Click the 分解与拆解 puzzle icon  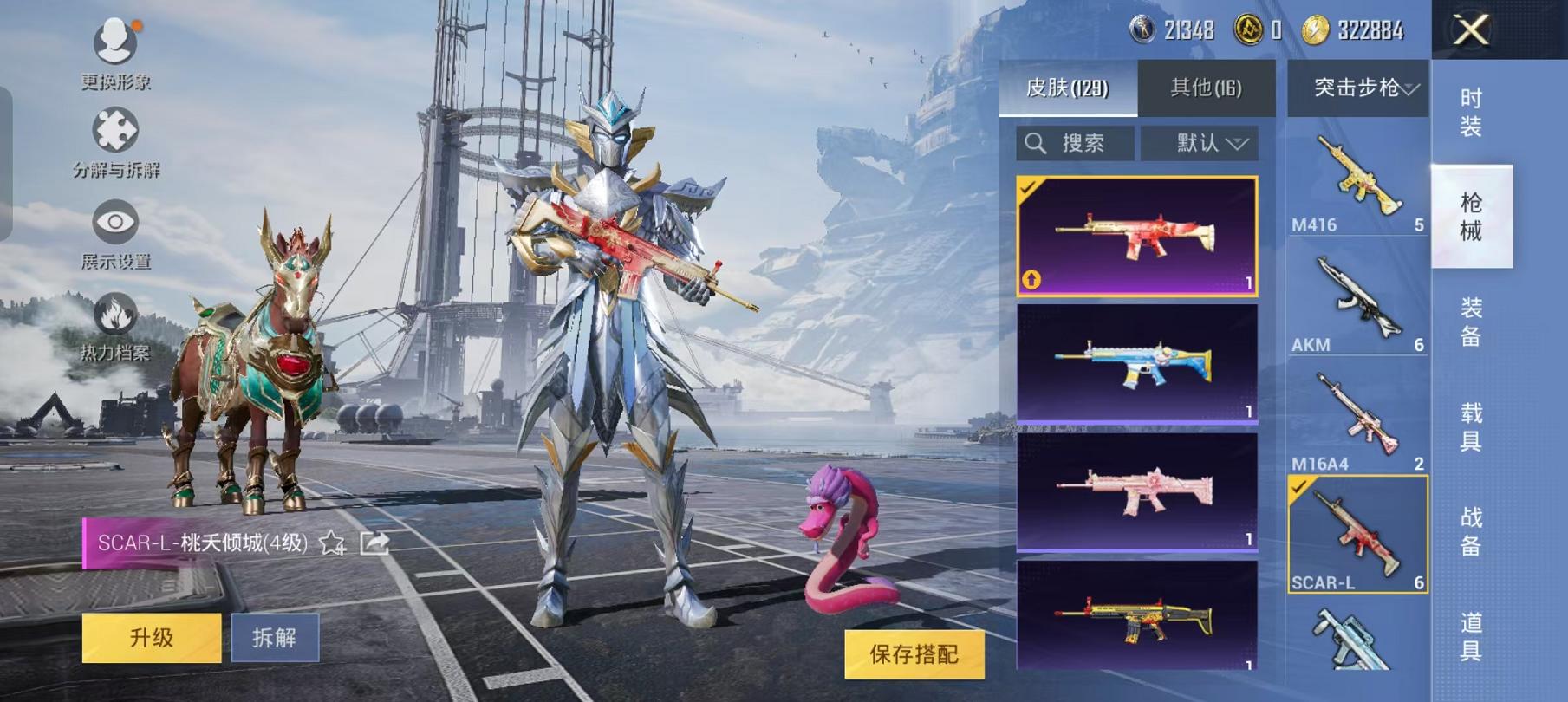pos(115,130)
